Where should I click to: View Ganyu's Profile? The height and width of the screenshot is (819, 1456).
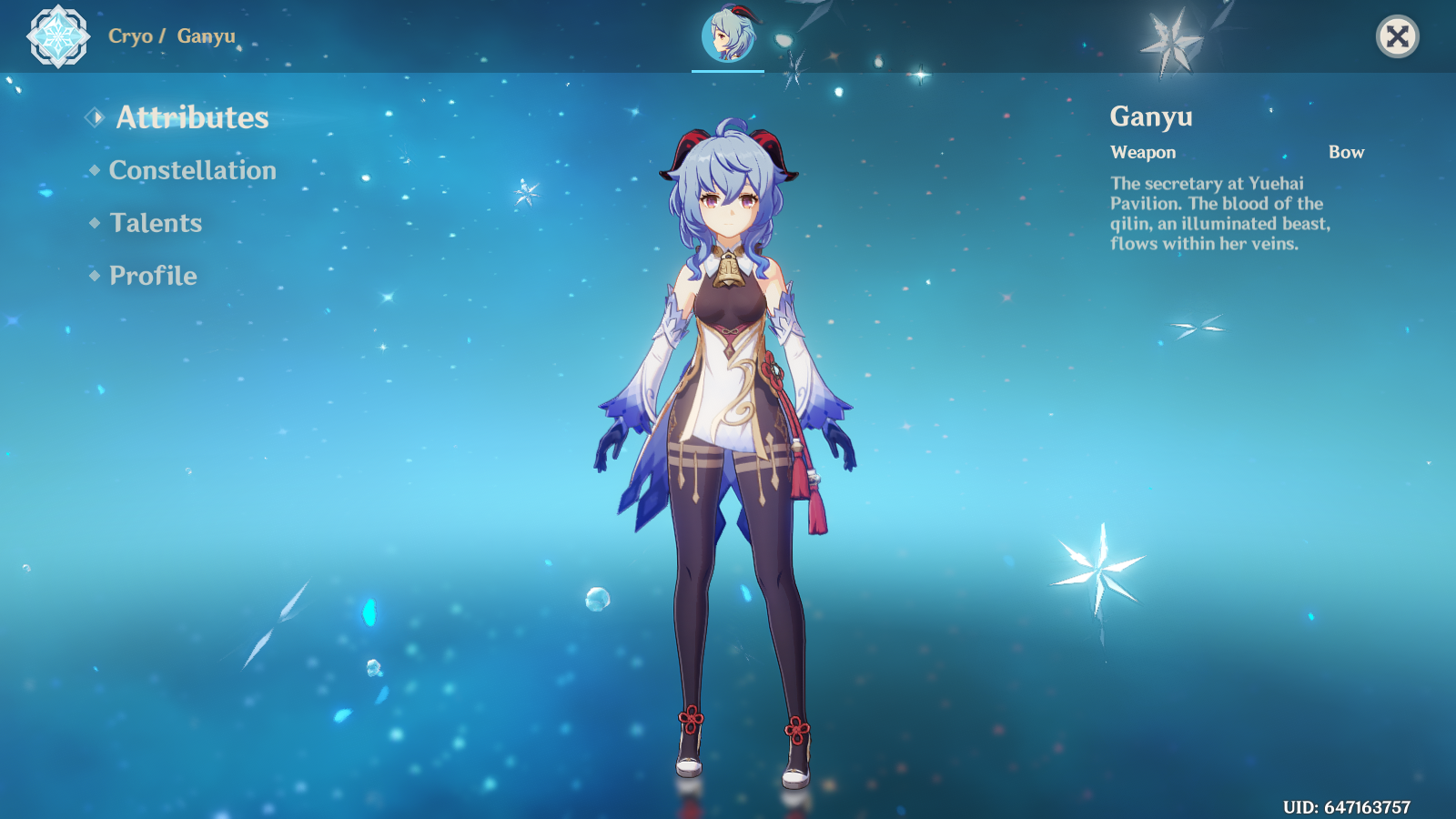point(153,276)
